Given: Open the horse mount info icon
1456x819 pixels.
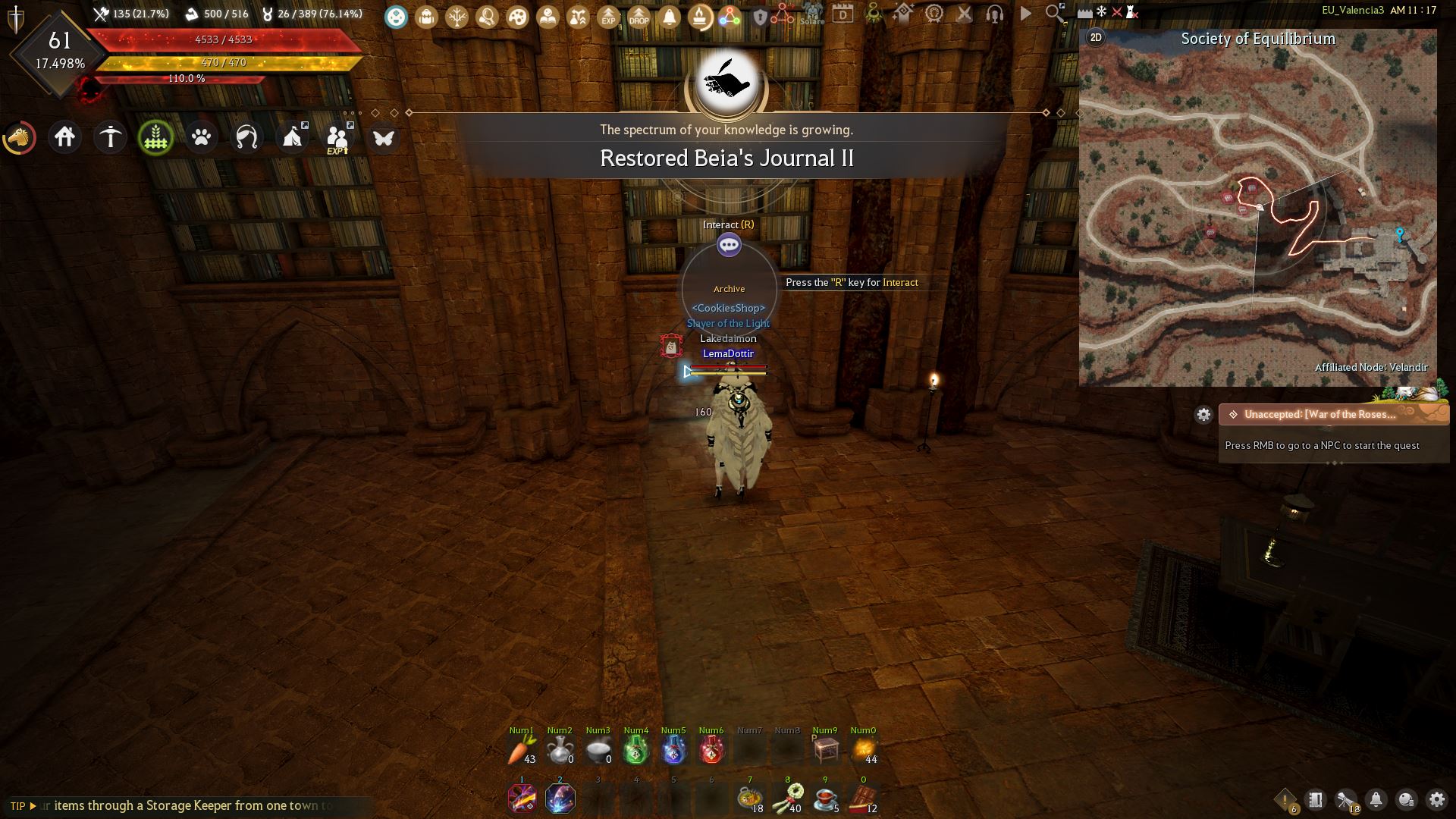Looking at the screenshot, I should (20, 137).
